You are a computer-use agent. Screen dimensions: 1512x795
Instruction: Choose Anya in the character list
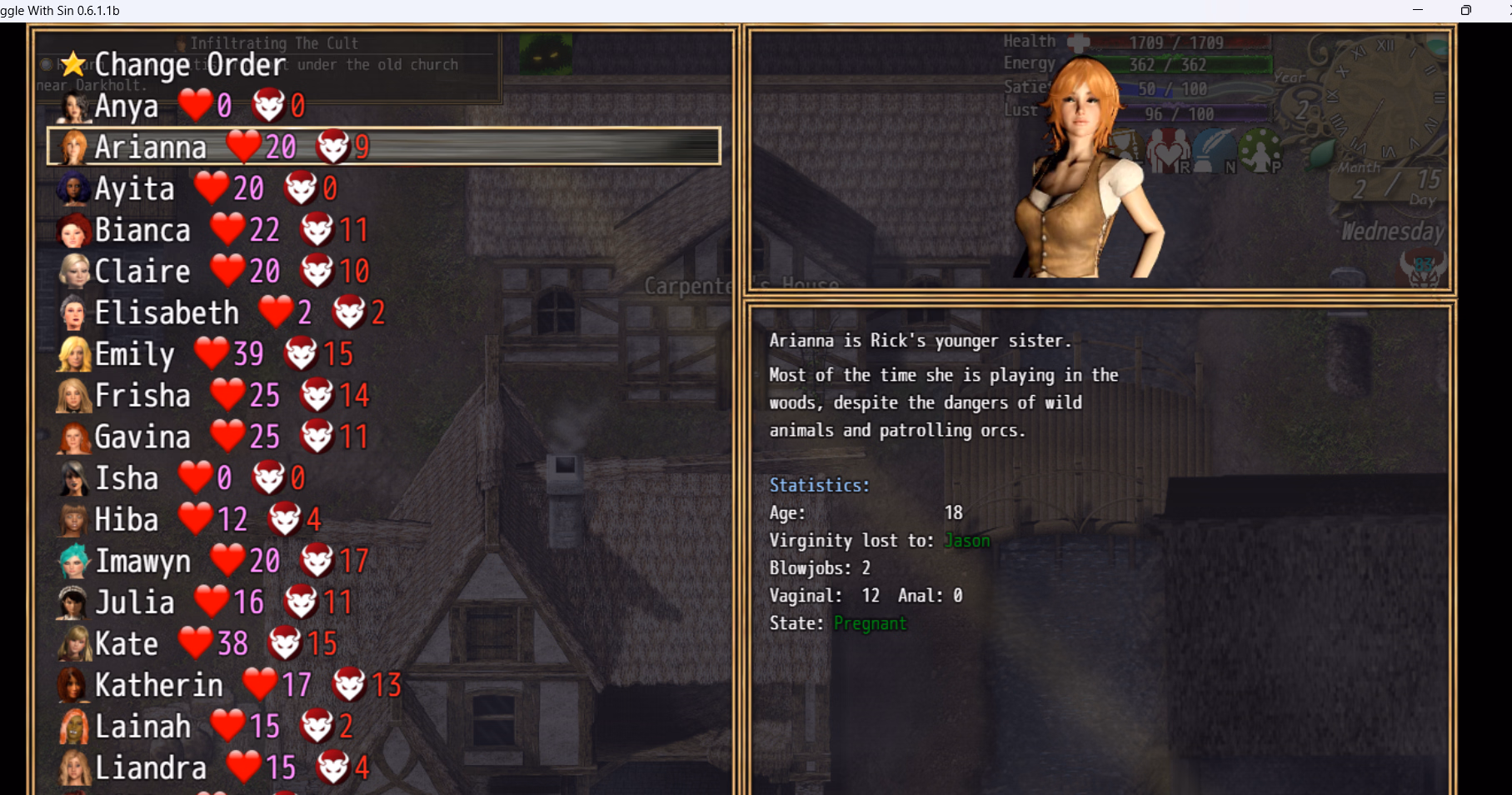(127, 106)
